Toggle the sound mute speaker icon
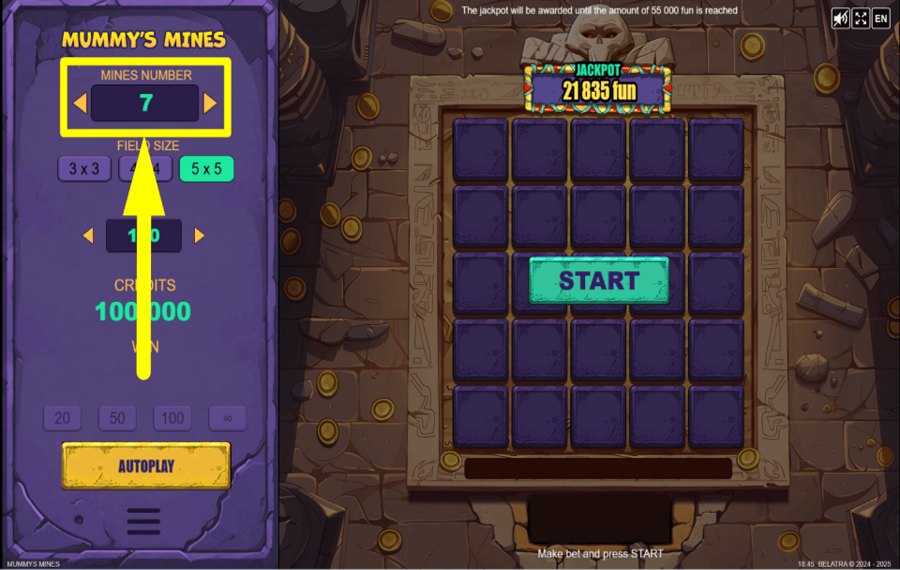 coord(841,18)
